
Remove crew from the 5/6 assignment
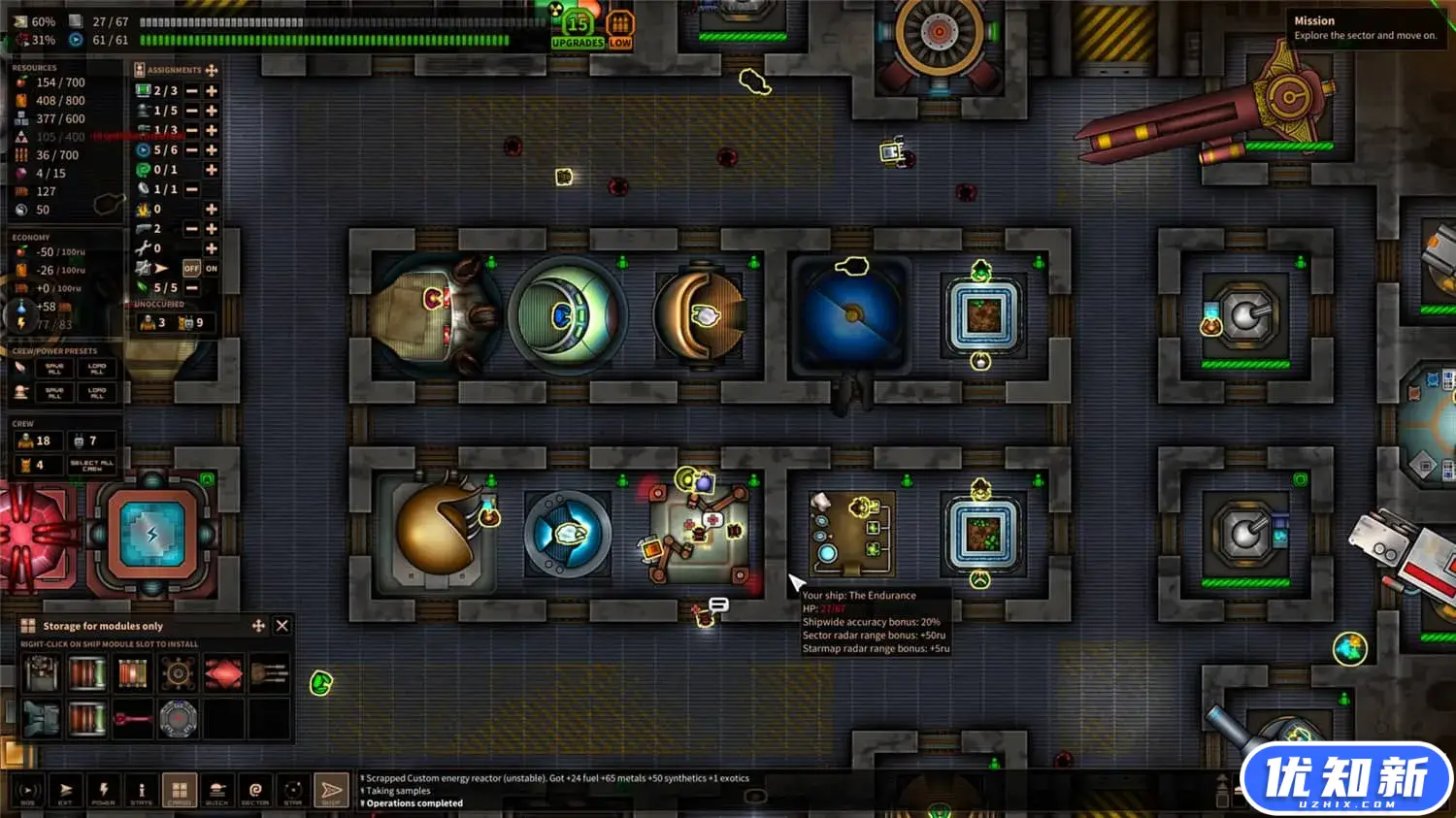click(x=192, y=150)
